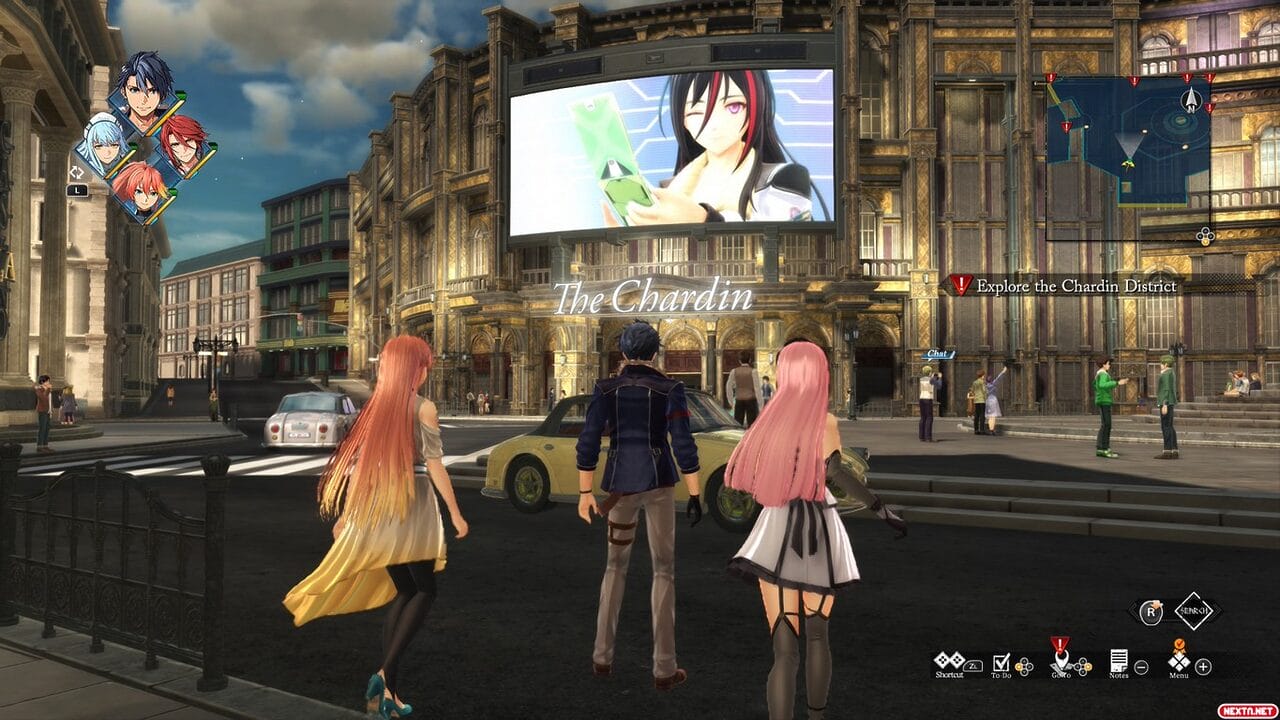Choose the red-haired man's party portrait
The width and height of the screenshot is (1280, 720).
(x=182, y=144)
